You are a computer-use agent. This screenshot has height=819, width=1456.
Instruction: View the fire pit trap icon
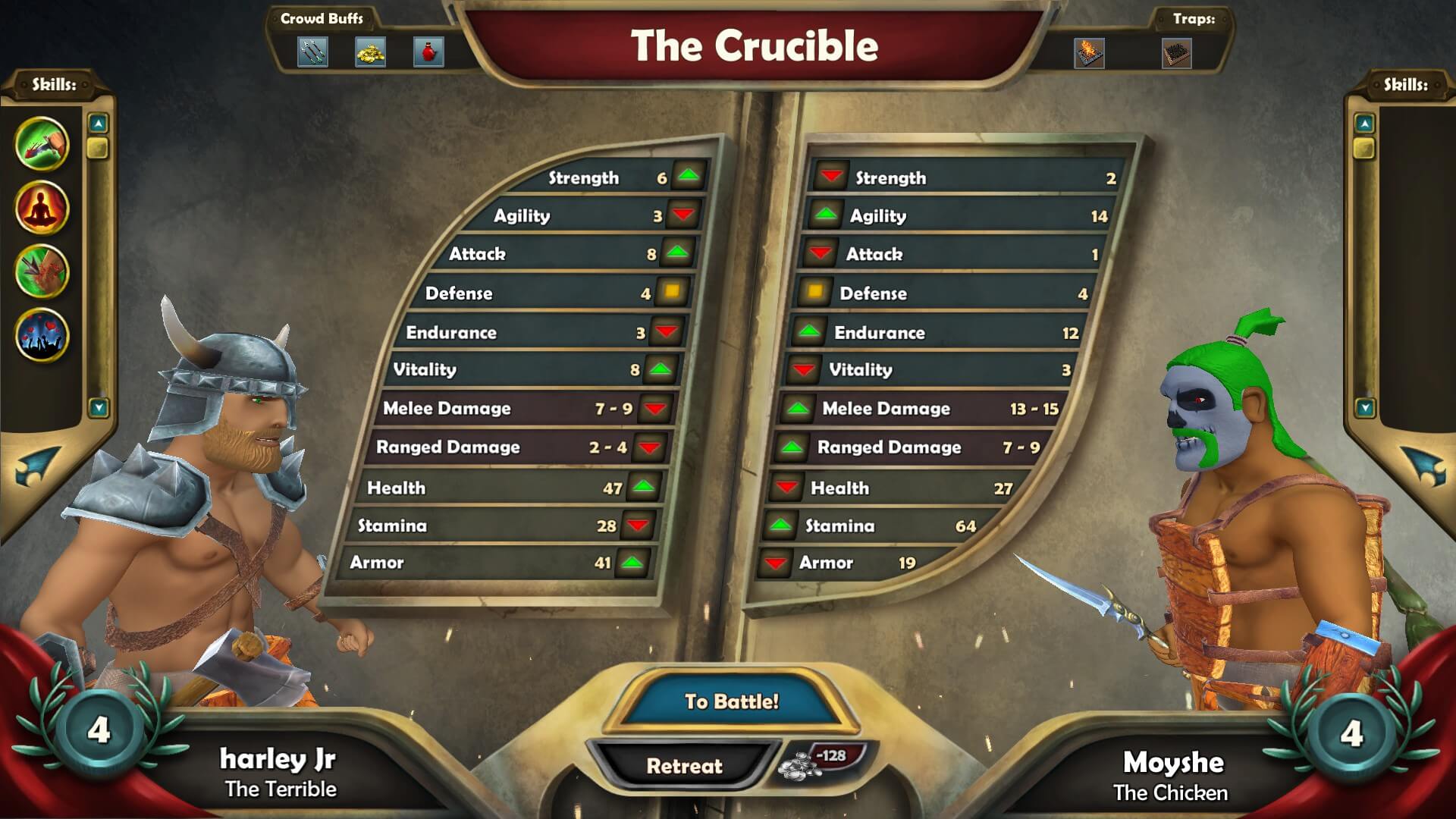tap(1089, 53)
